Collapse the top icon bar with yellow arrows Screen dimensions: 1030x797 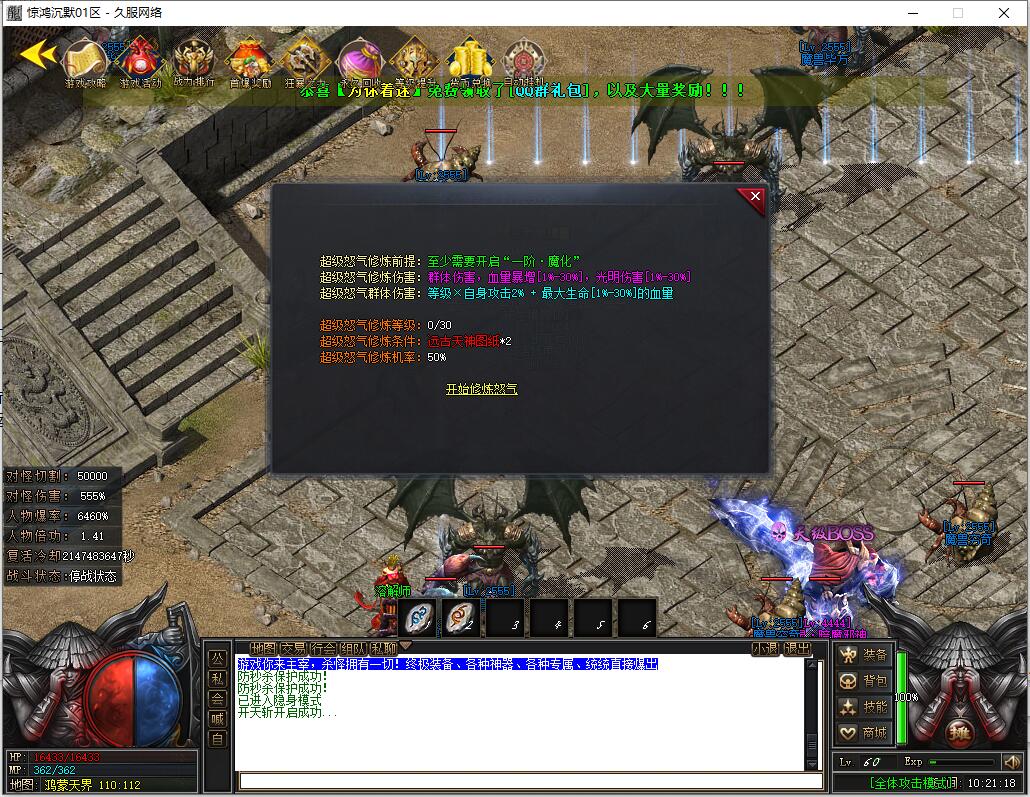[38, 54]
